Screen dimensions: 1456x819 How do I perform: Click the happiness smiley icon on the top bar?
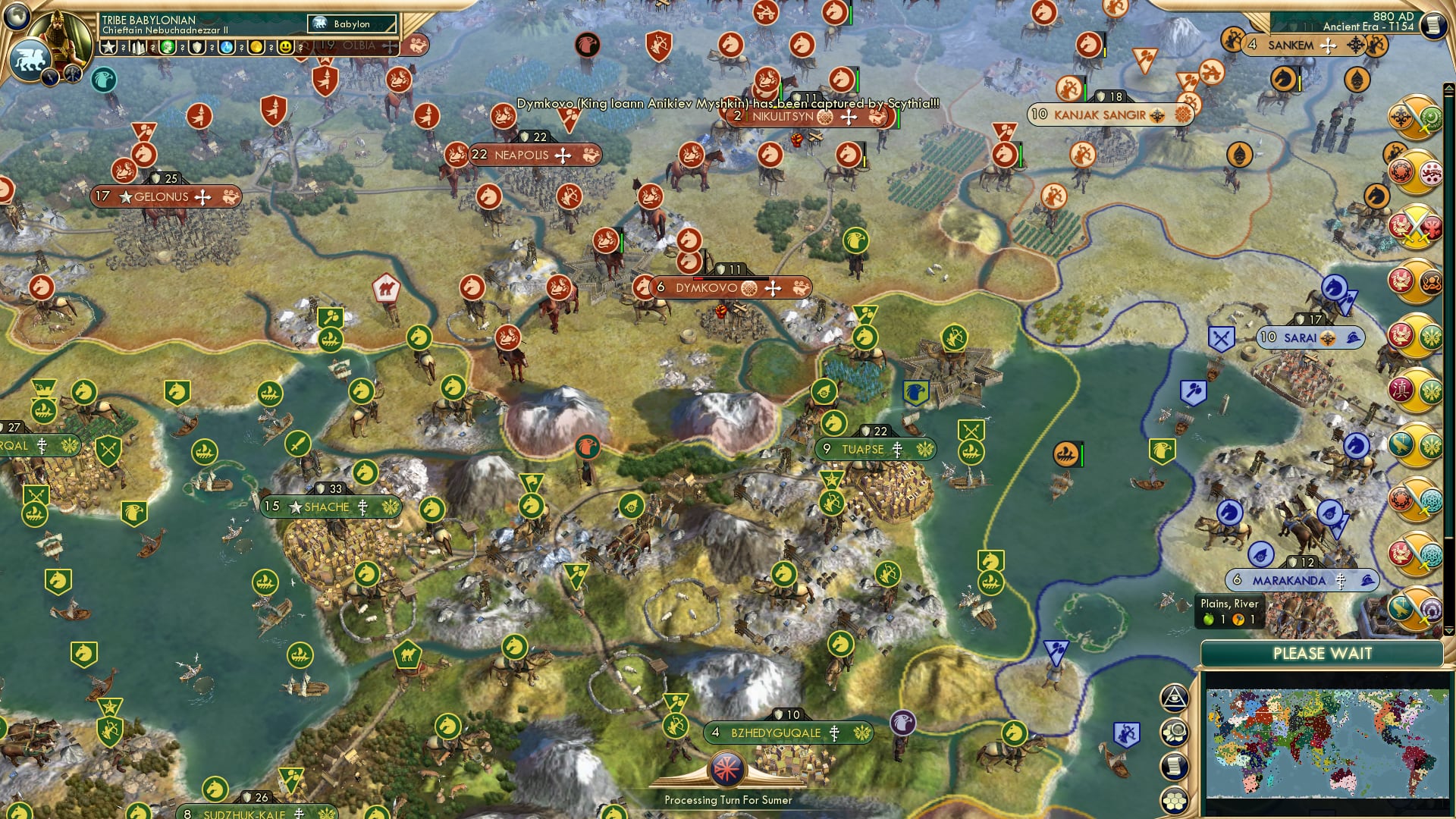point(284,47)
